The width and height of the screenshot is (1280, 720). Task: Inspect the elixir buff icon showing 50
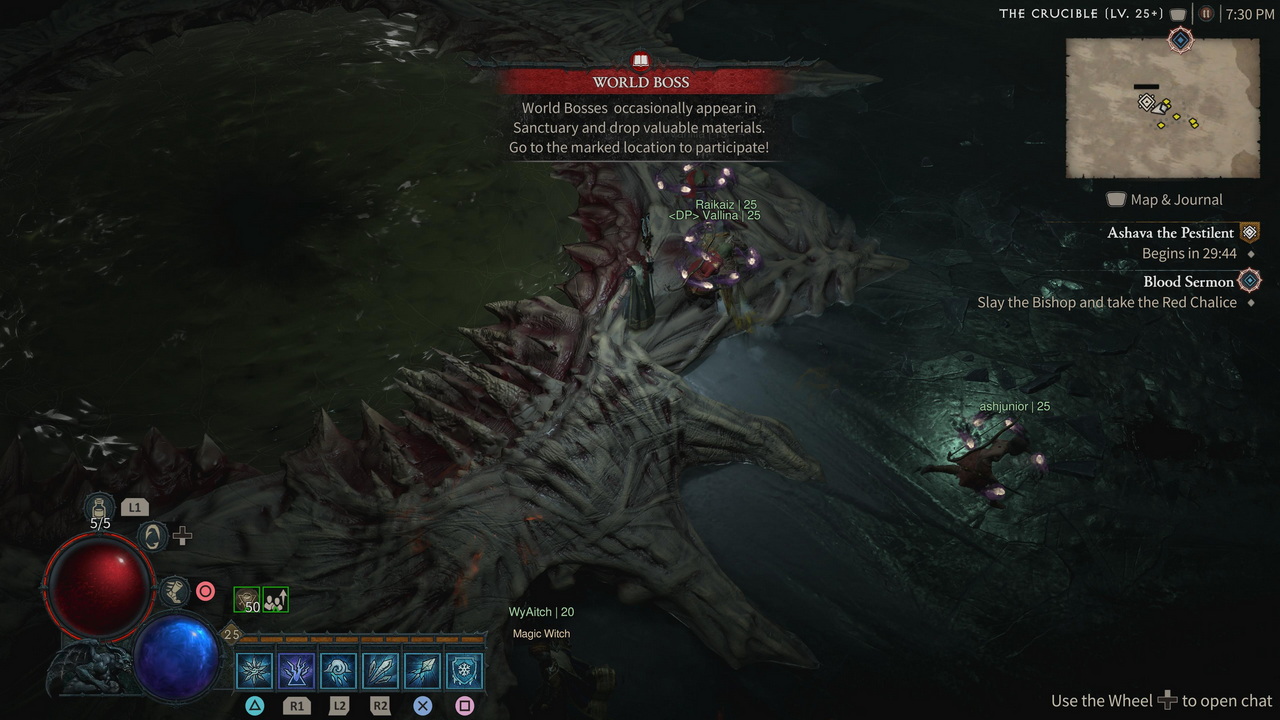[246, 599]
